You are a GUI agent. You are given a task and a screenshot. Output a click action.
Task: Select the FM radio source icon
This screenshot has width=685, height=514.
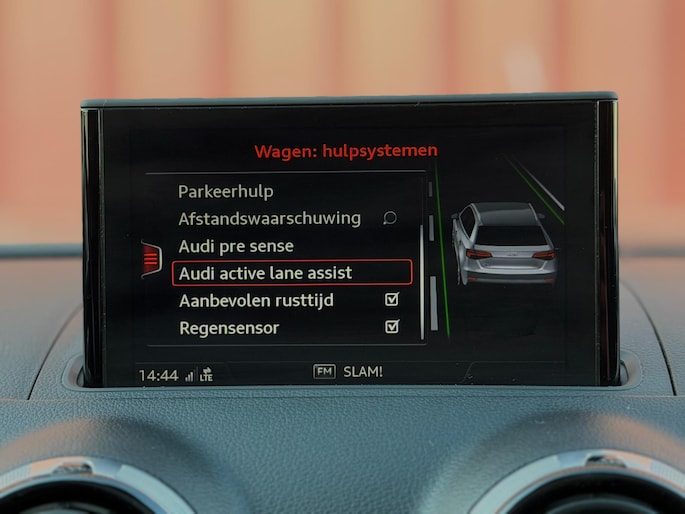tap(324, 371)
